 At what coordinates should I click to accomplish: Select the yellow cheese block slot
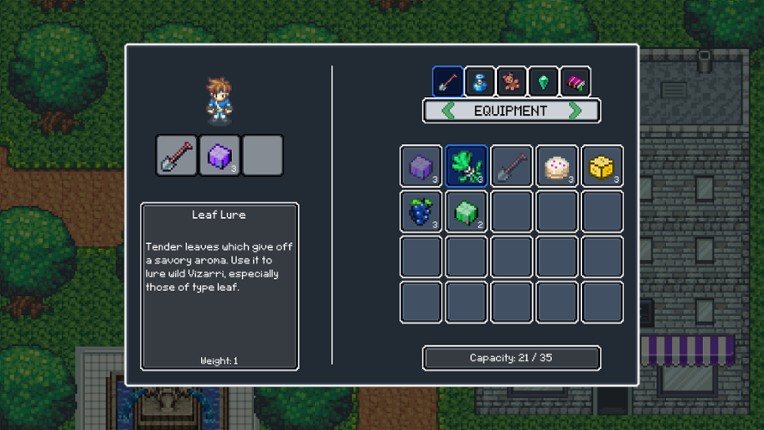602,166
